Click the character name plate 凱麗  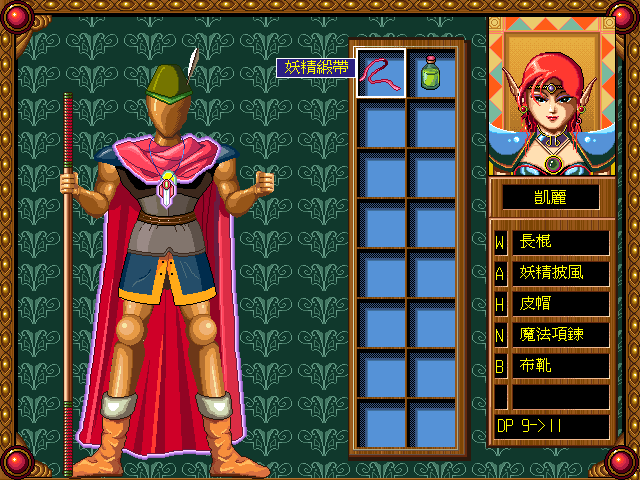pyautogui.click(x=550, y=196)
